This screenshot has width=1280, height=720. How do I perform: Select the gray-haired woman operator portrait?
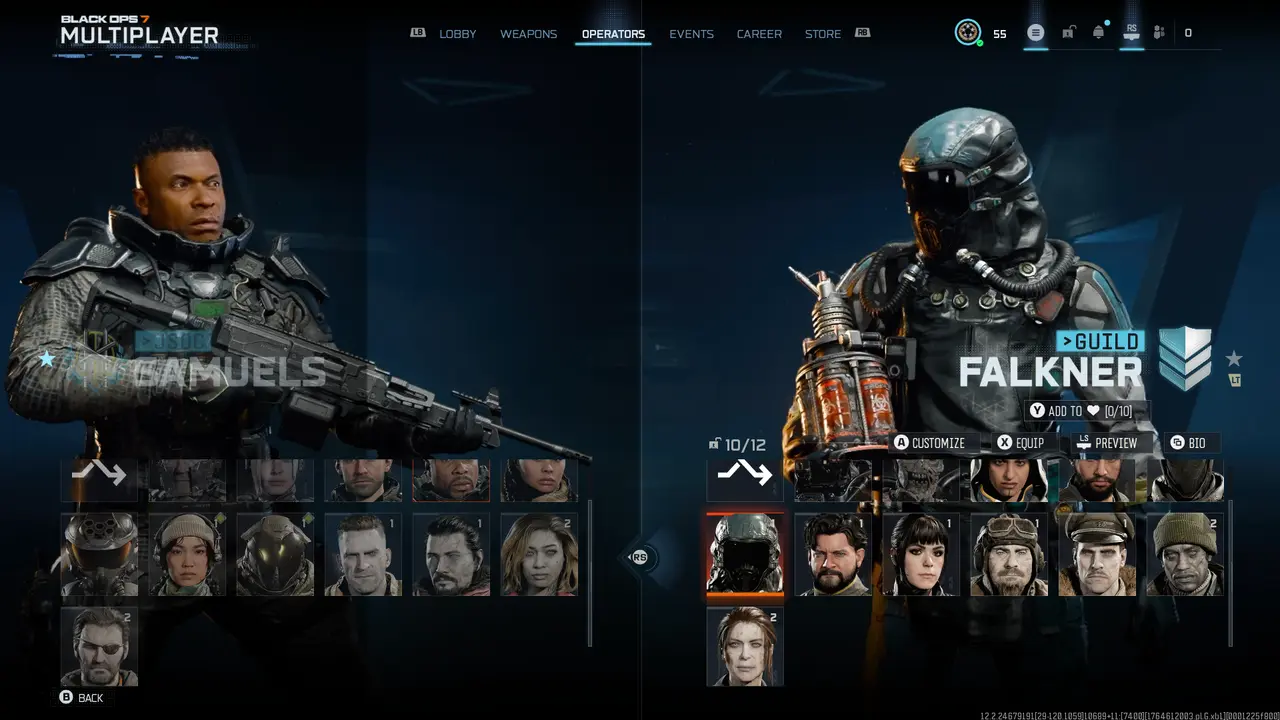click(x=745, y=645)
